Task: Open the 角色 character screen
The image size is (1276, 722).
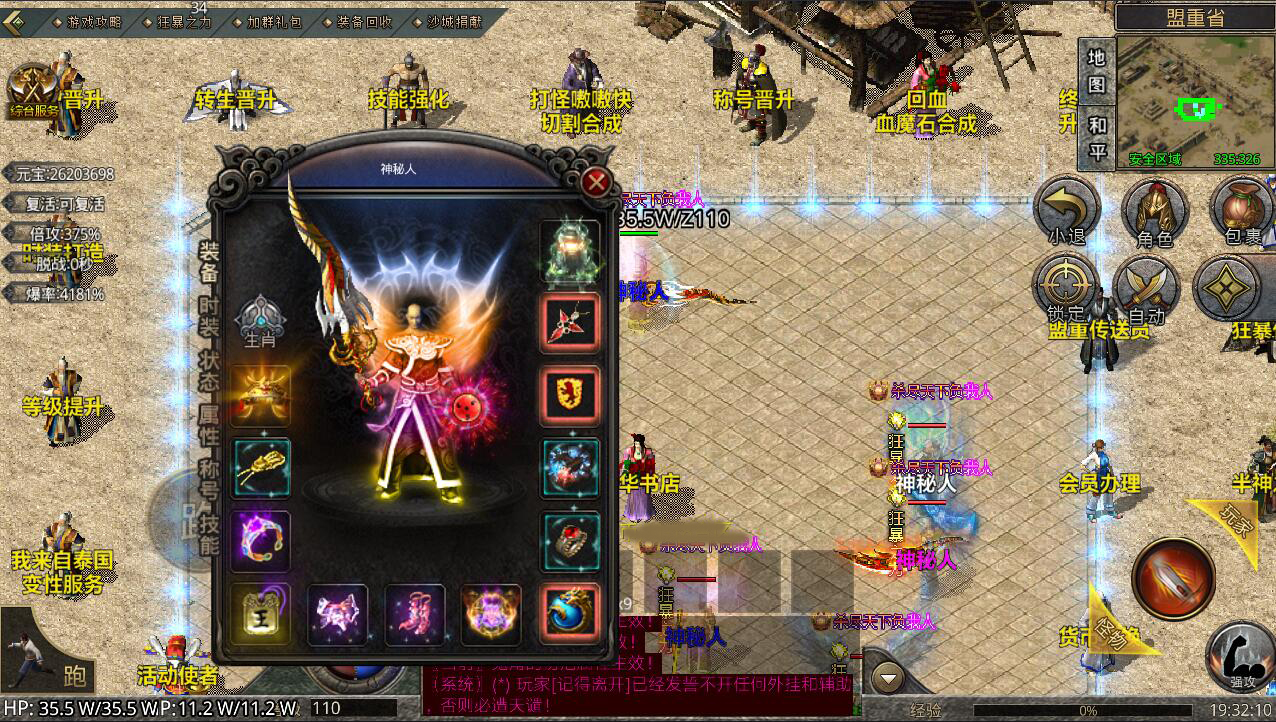Action: pos(1154,214)
